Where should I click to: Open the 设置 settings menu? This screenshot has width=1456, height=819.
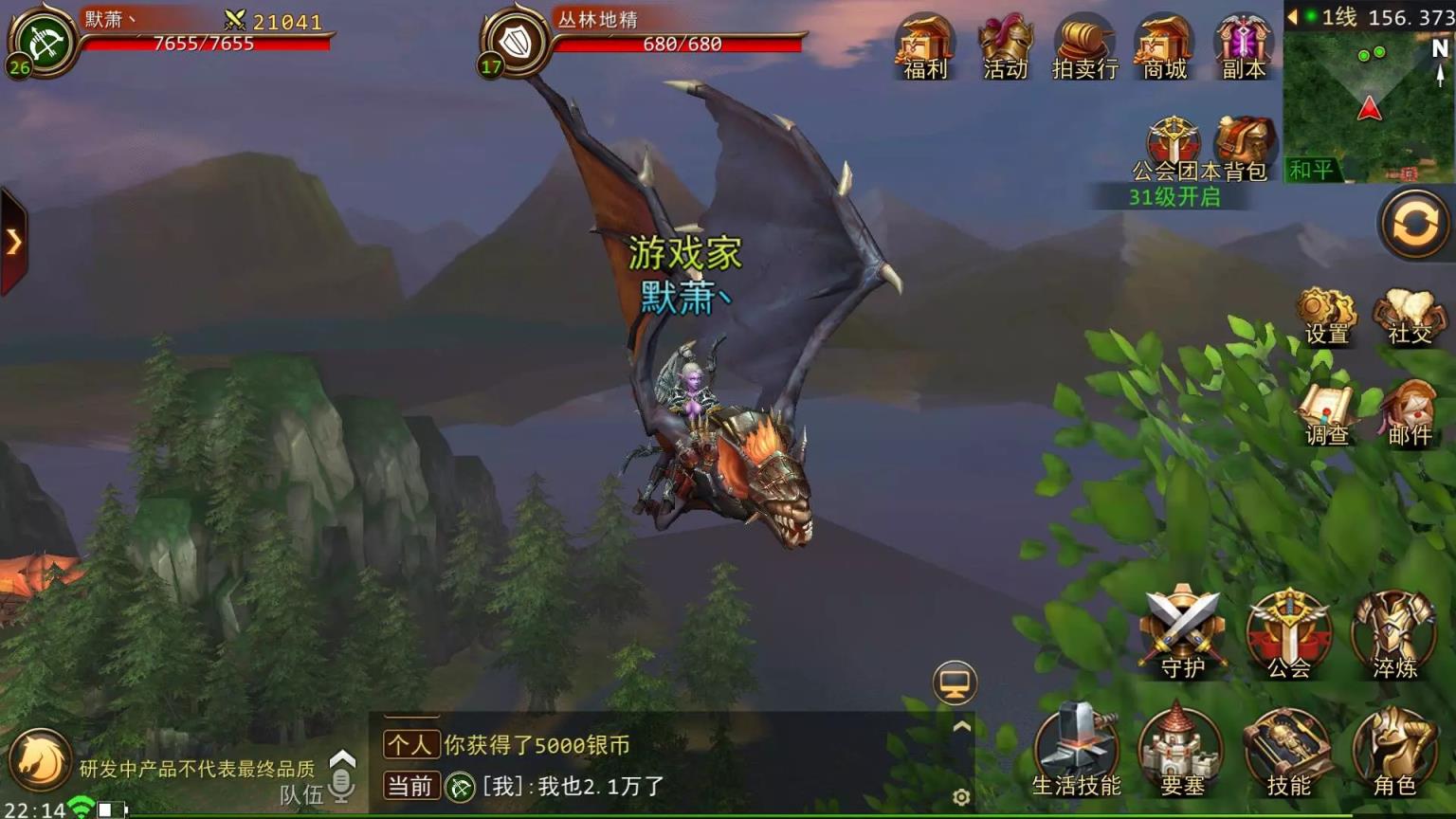click(1326, 313)
